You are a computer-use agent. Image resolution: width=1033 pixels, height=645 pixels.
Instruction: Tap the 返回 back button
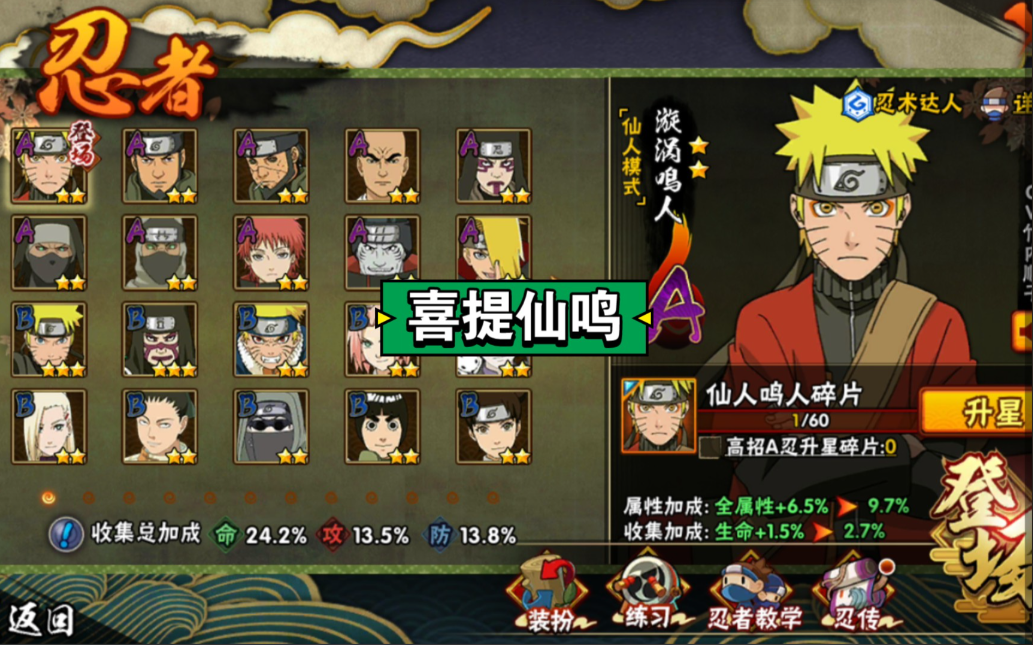click(x=41, y=620)
